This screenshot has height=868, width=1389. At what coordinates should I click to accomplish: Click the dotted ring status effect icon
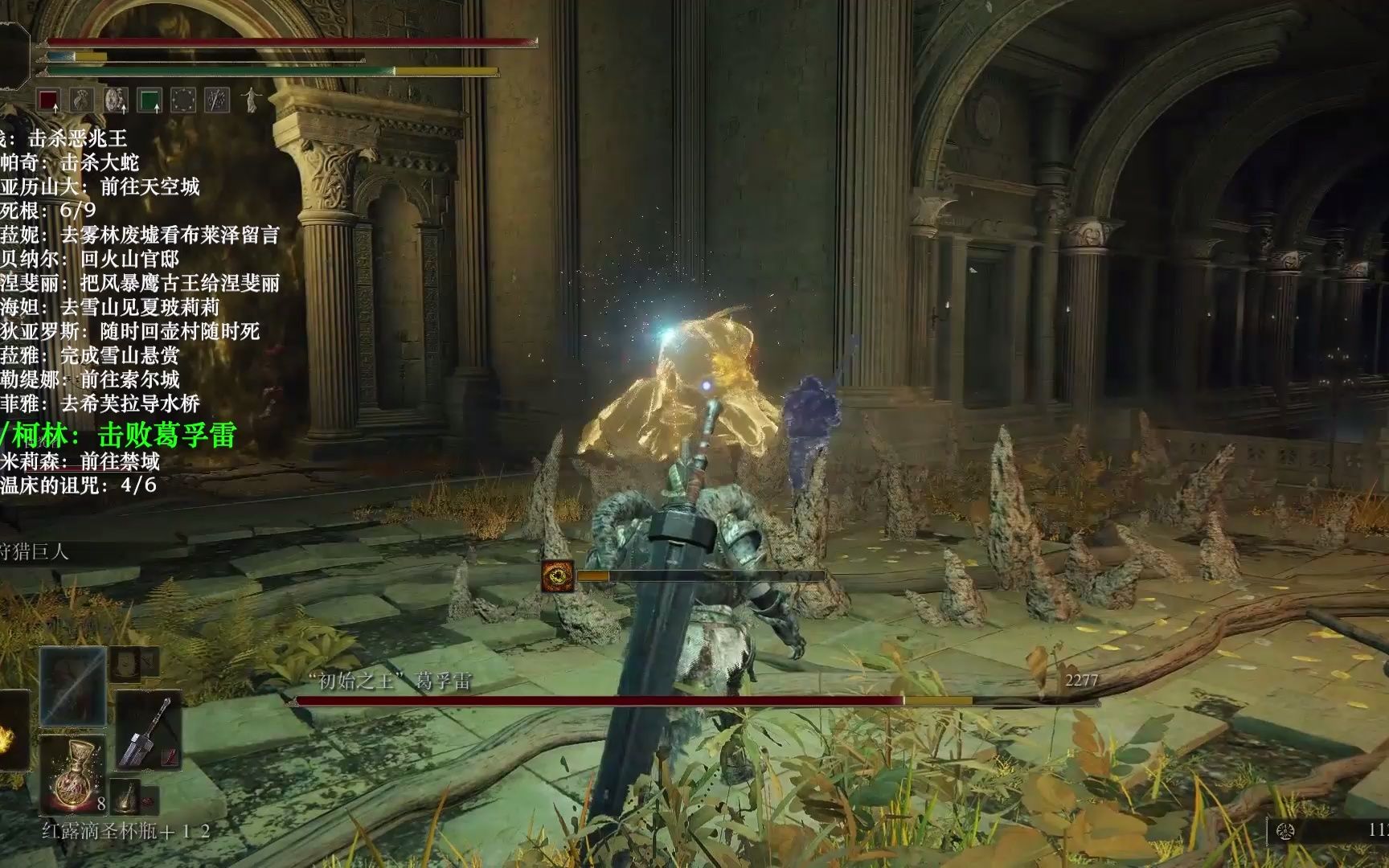tap(183, 100)
